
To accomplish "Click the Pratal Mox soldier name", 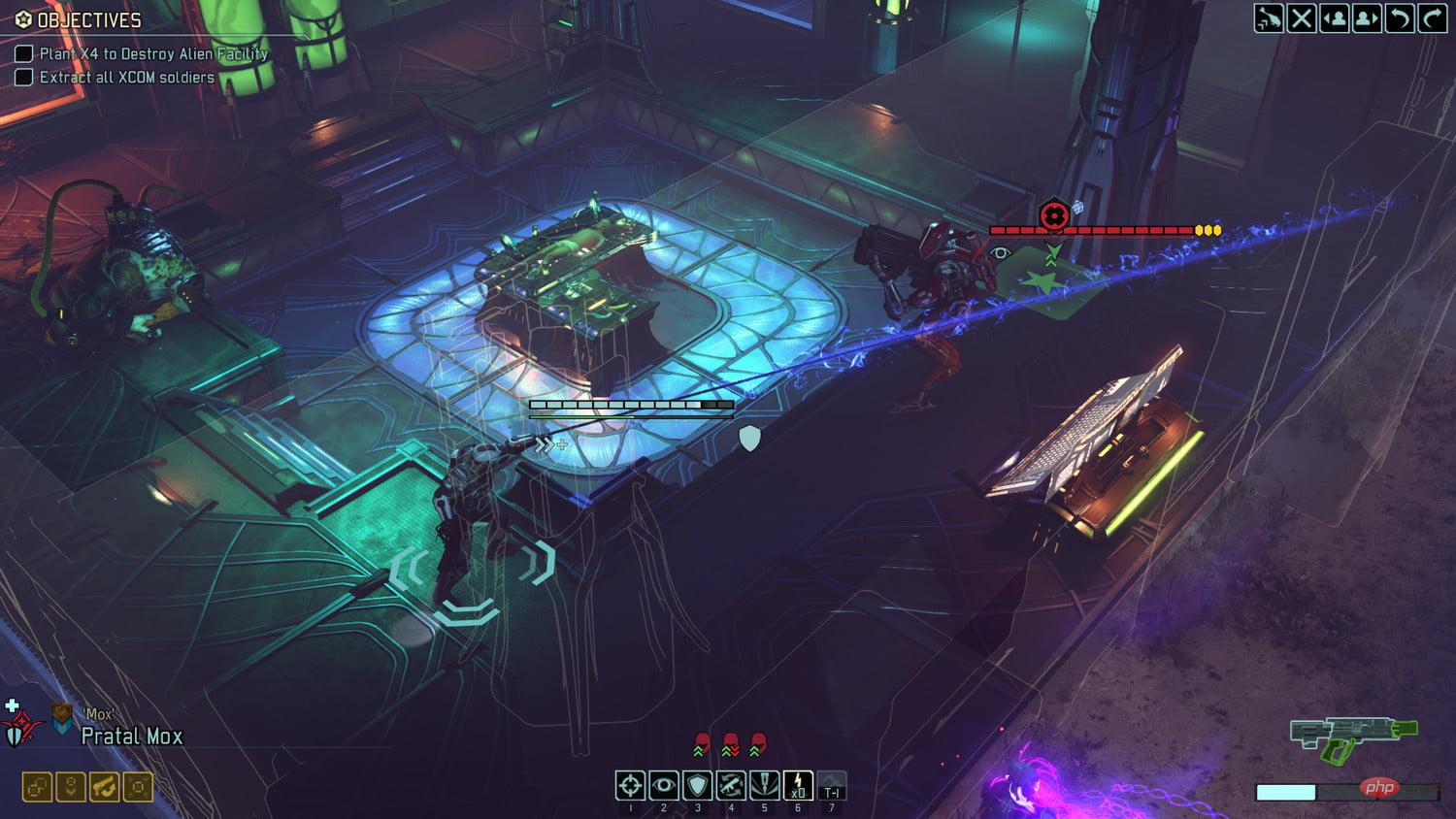I will coord(132,737).
